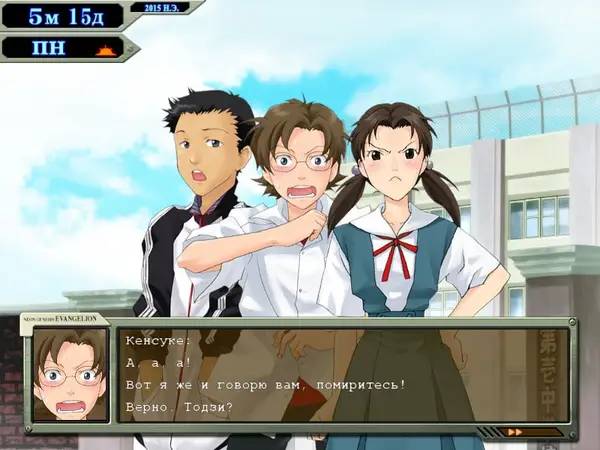This screenshot has width=600, height=450.
Task: Click the orange fast-forward arrows to advance
Action: pyautogui.click(x=516, y=432)
